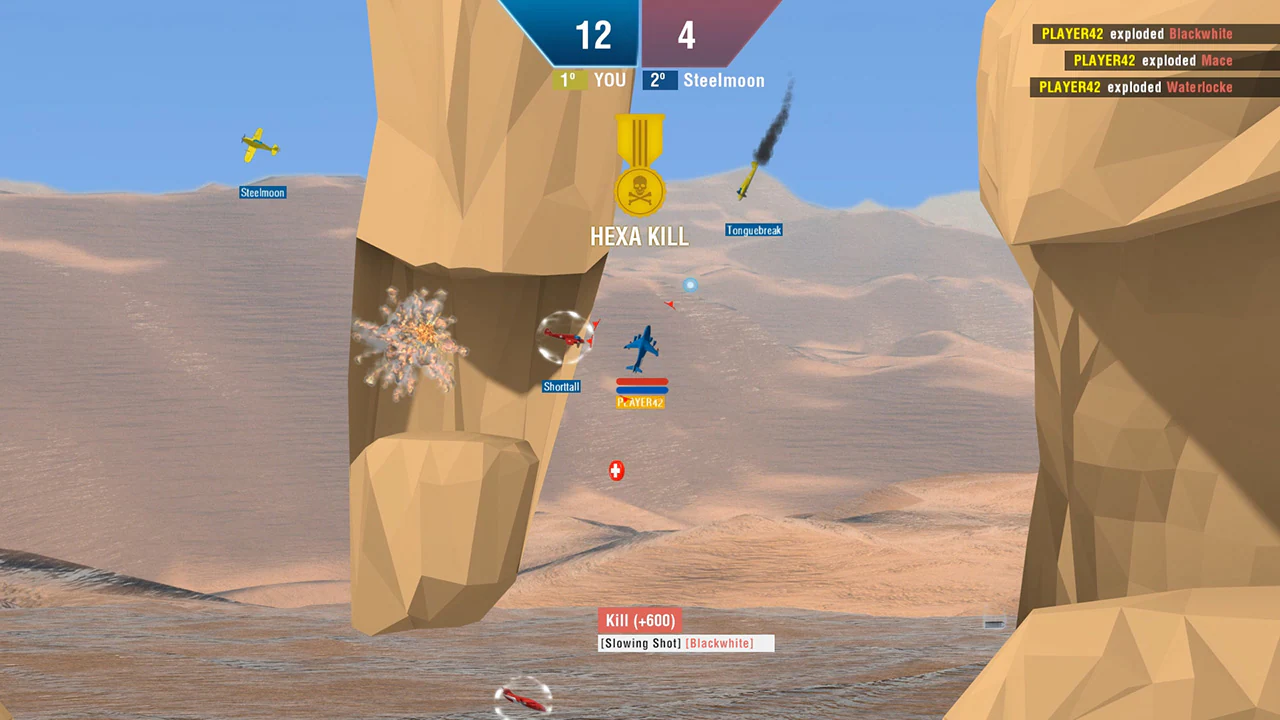Click the Slowing Shot Blackwhite message
Viewport: 1280px width, 720px height.
click(x=686, y=643)
